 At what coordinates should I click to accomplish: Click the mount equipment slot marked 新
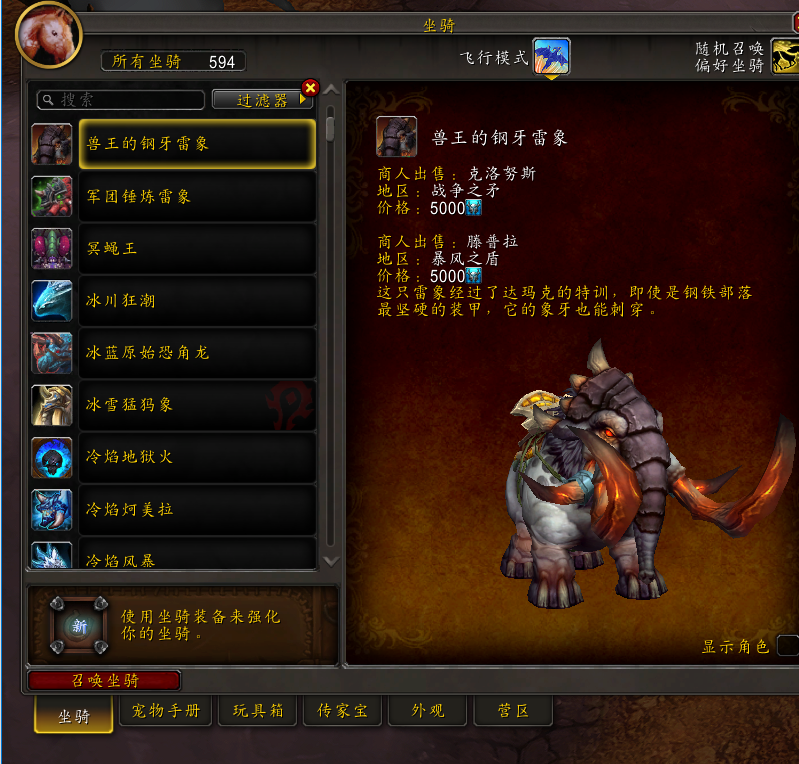78,625
